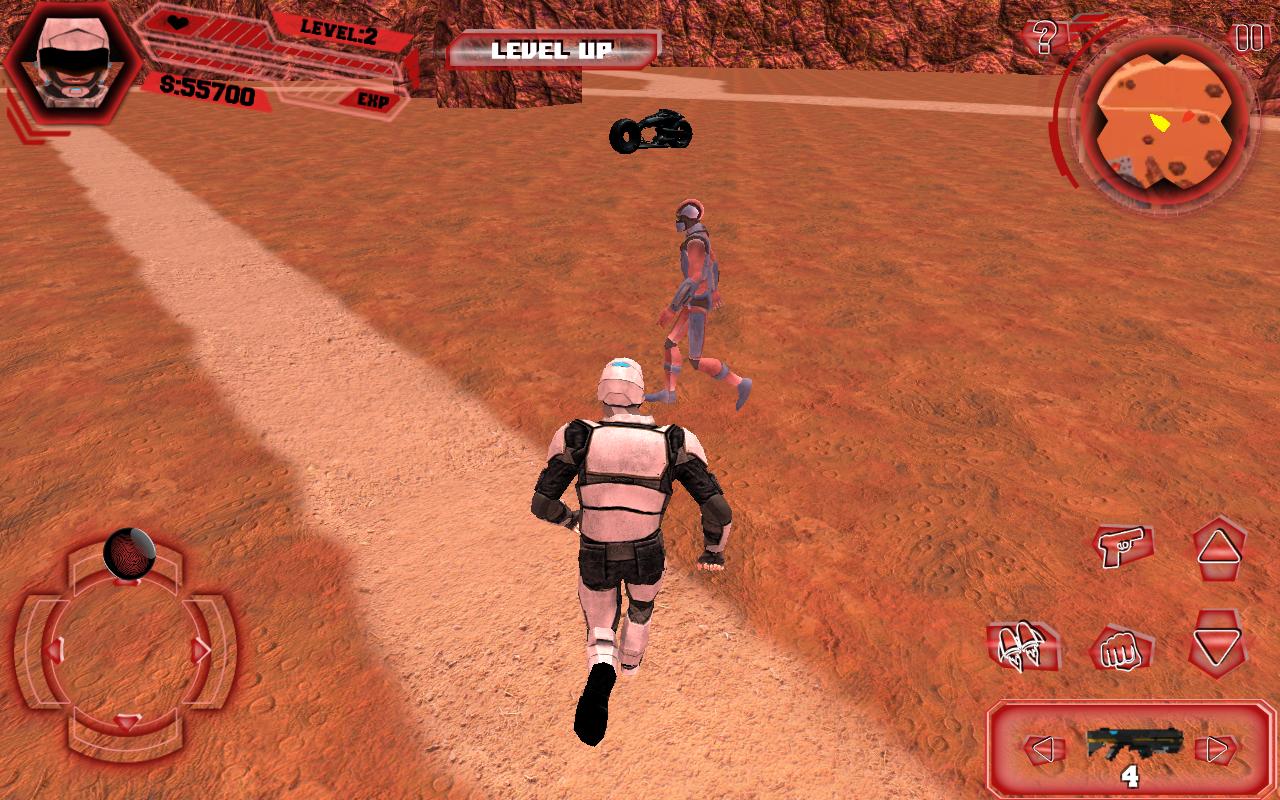Fire the pistol shoot button
Viewport: 1280px width, 800px height.
pos(1123,546)
